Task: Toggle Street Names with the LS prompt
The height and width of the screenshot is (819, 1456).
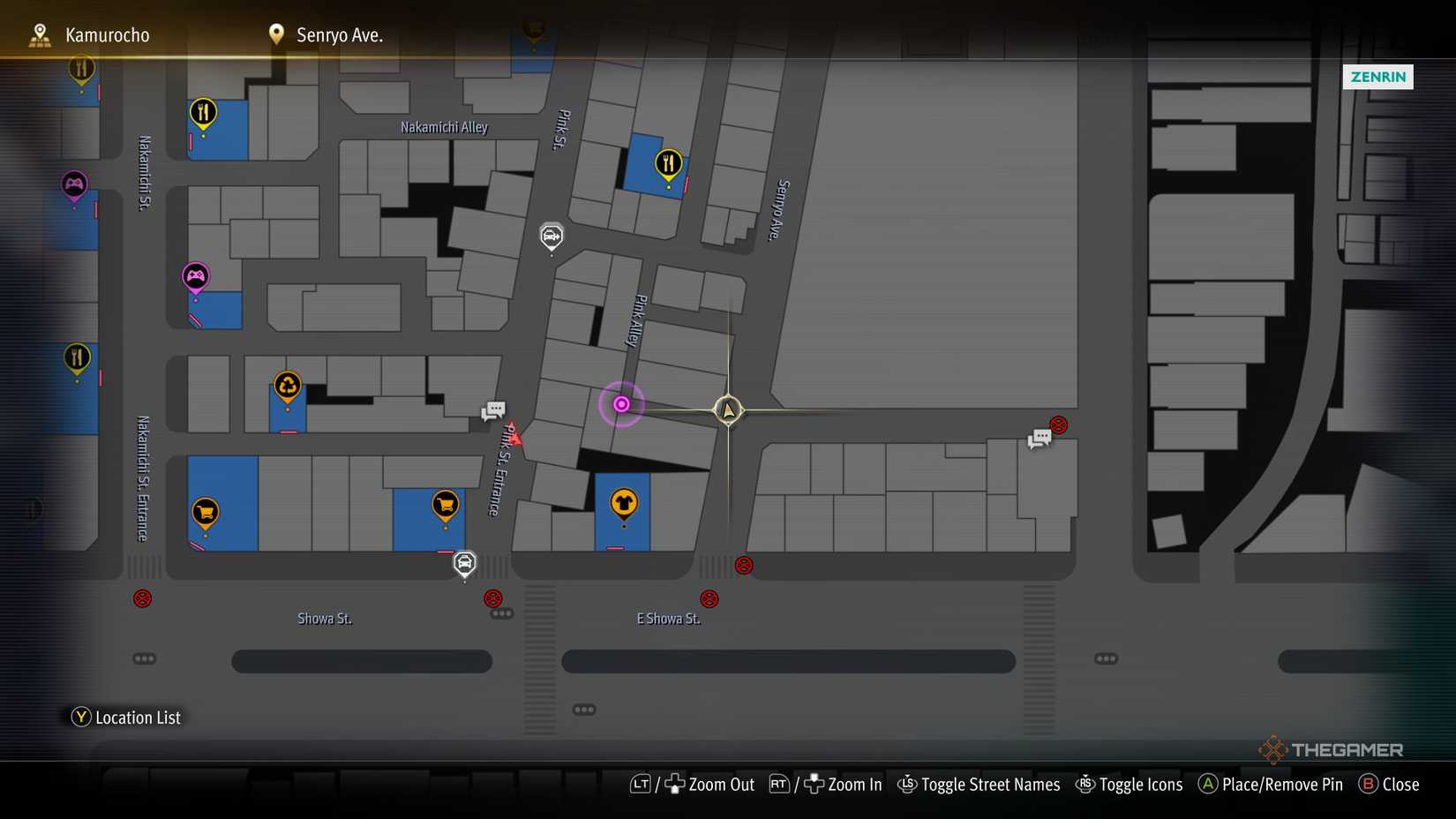Action: [978, 784]
